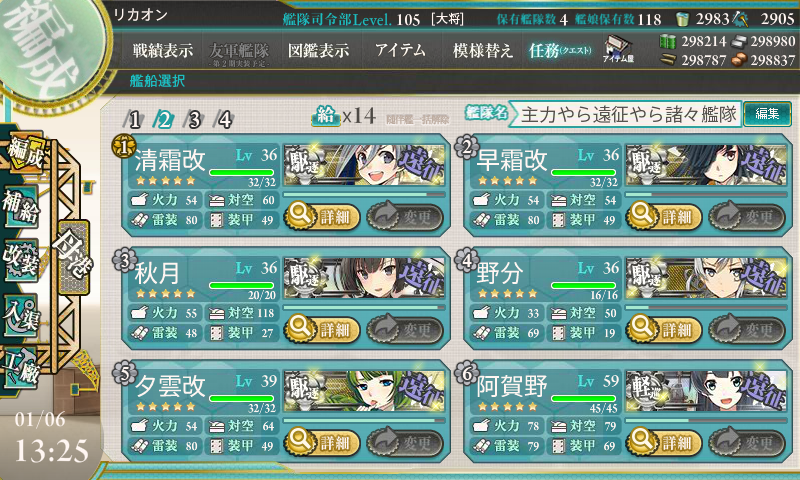Open the アイテム items menu
This screenshot has width=800, height=480.
(x=400, y=50)
